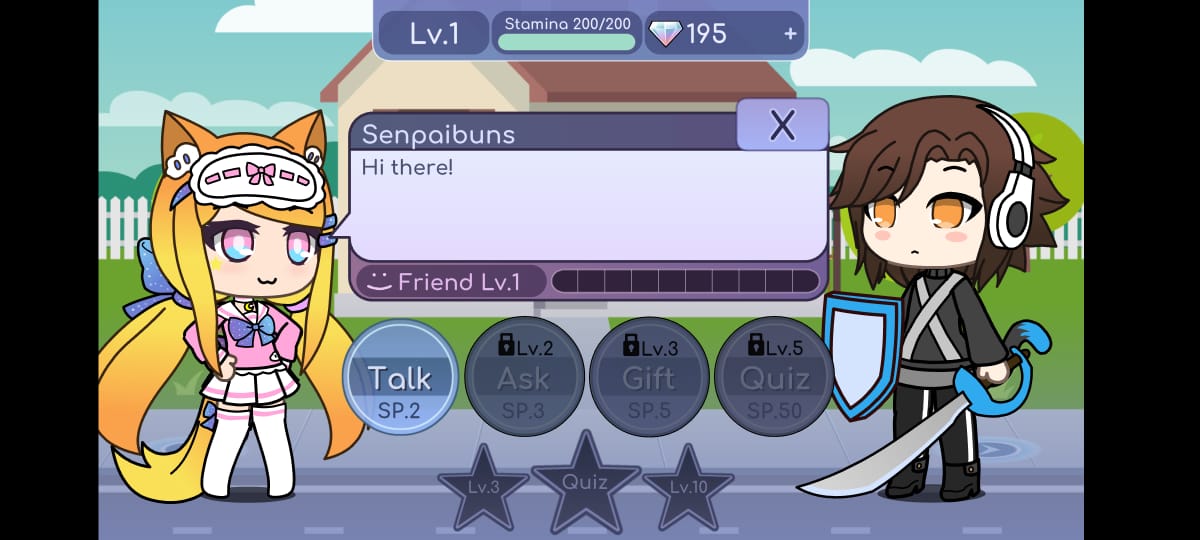Screen dimensions: 1200x540
Task: Open the Quiz star in the center
Action: coord(585,482)
